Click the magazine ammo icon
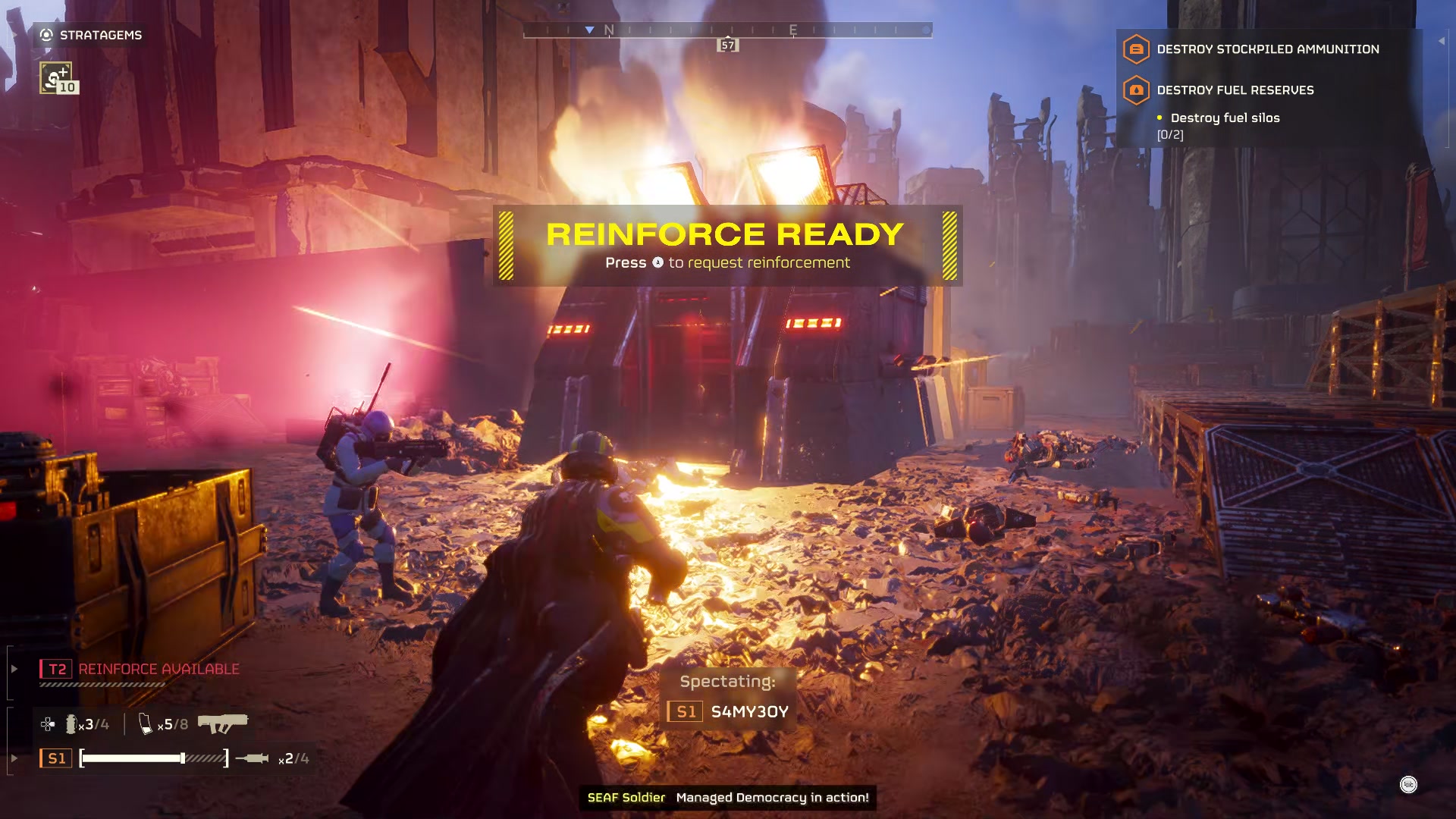 [144, 723]
